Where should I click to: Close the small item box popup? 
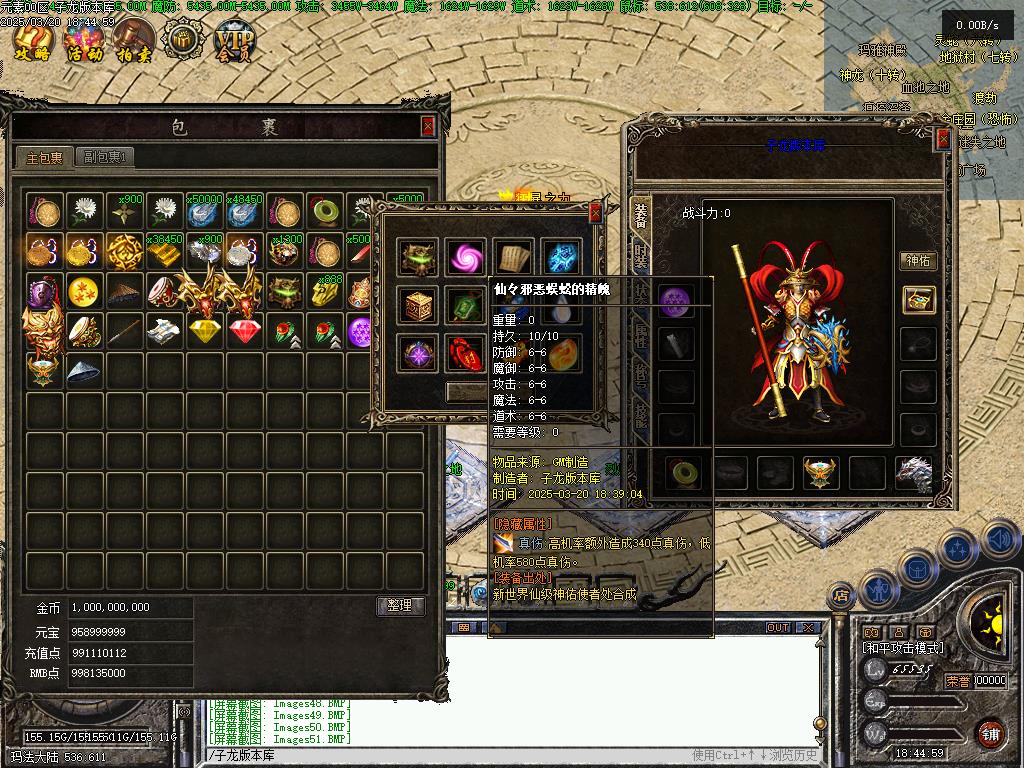click(596, 212)
